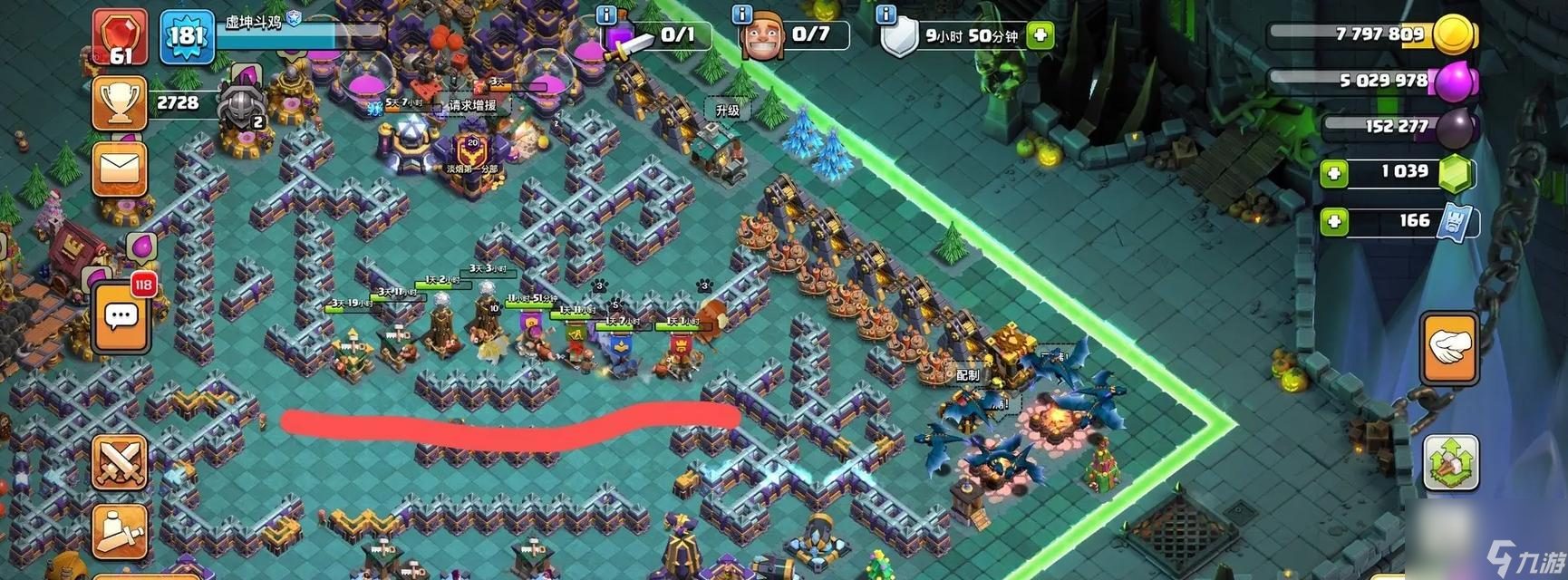Tap the gold coin resource icon
1568x580 pixels.
pos(1455,34)
